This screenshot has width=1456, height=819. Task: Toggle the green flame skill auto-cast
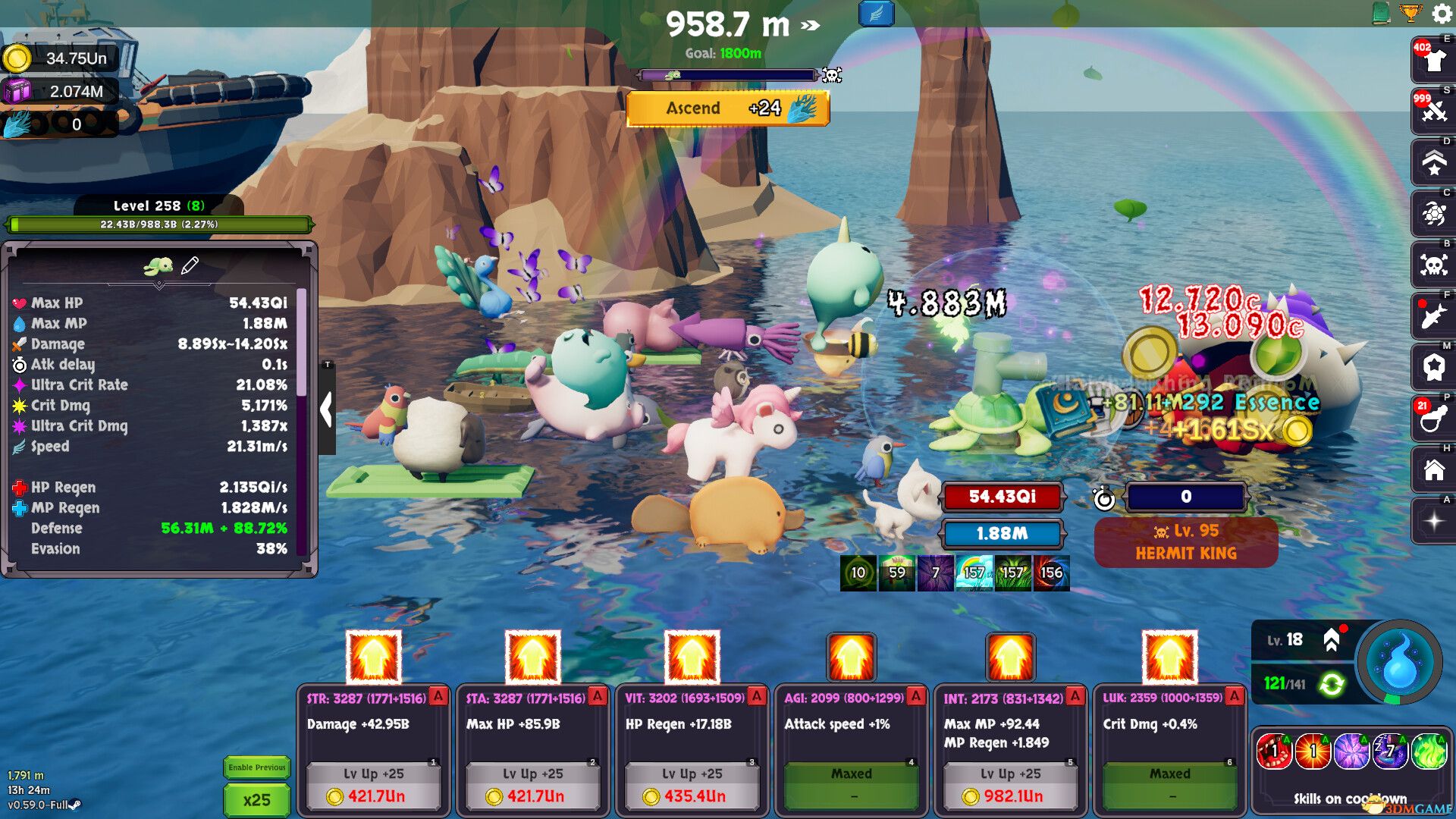click(1430, 751)
